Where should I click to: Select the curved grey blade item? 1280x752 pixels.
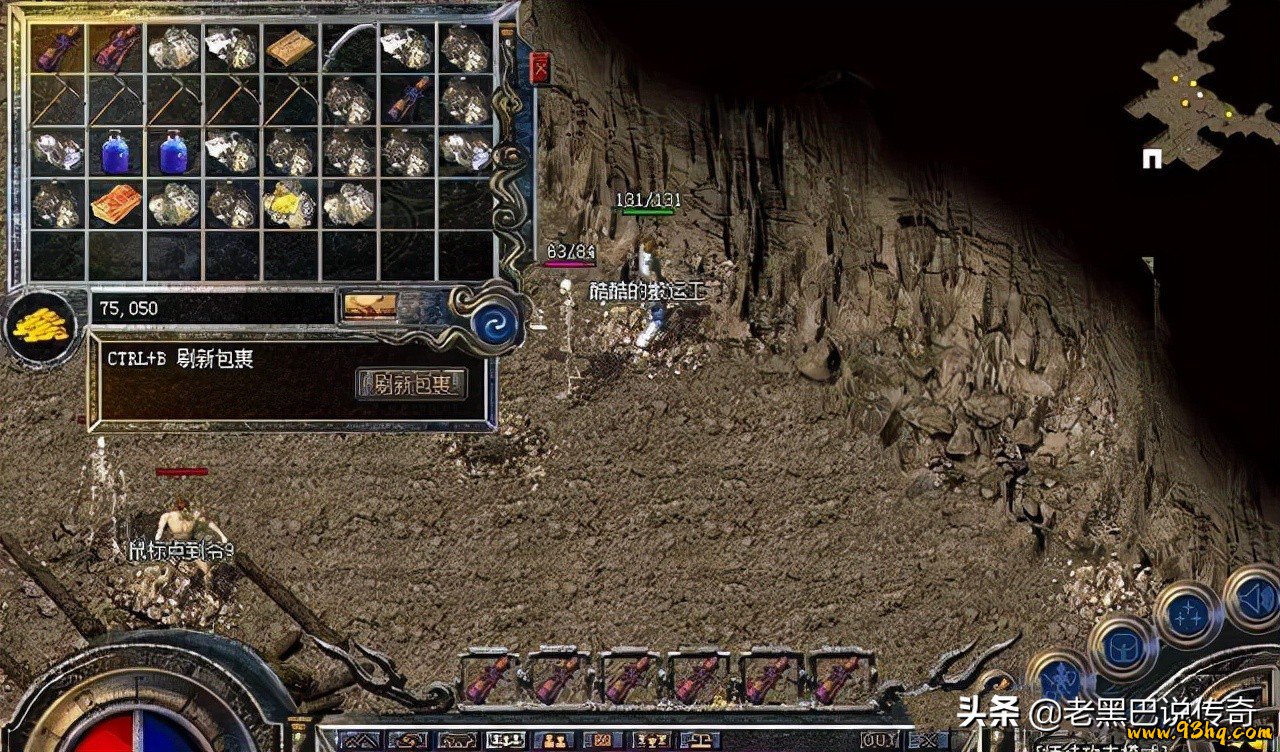[x=348, y=48]
